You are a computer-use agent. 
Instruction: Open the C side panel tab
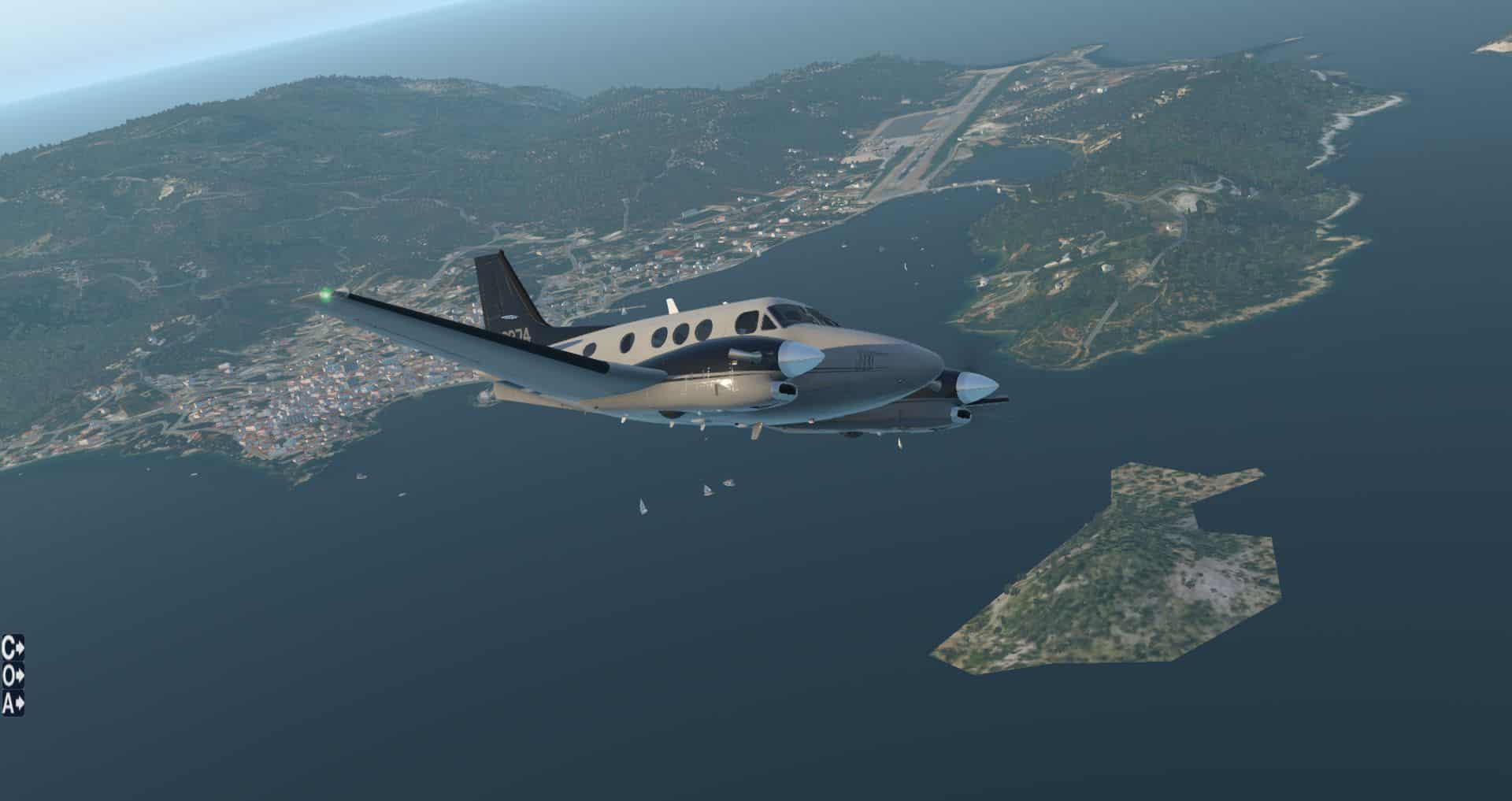13,648
